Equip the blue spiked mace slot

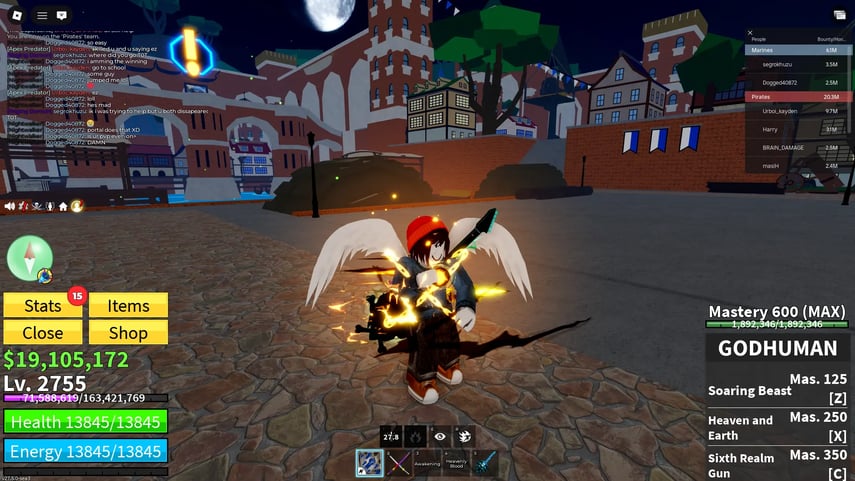pyautogui.click(x=485, y=464)
